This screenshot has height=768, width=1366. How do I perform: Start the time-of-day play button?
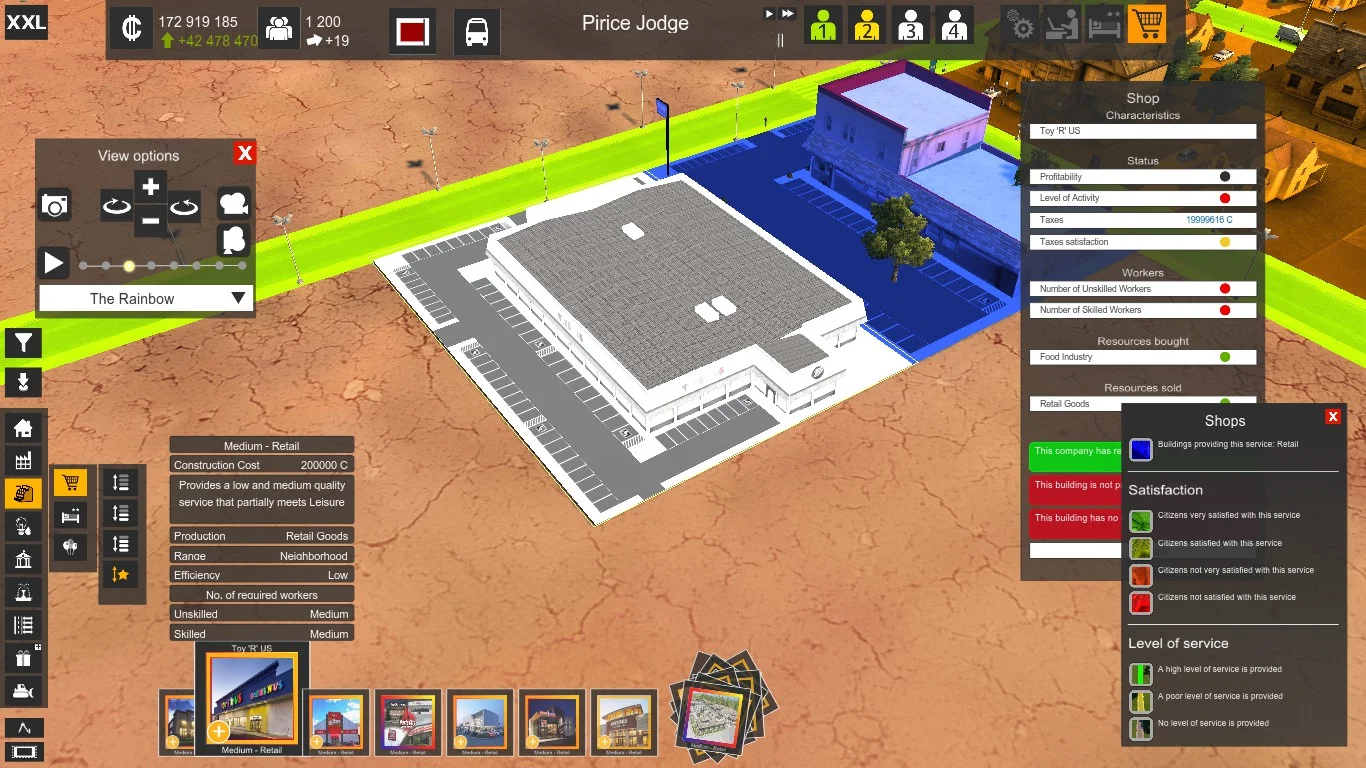(53, 264)
